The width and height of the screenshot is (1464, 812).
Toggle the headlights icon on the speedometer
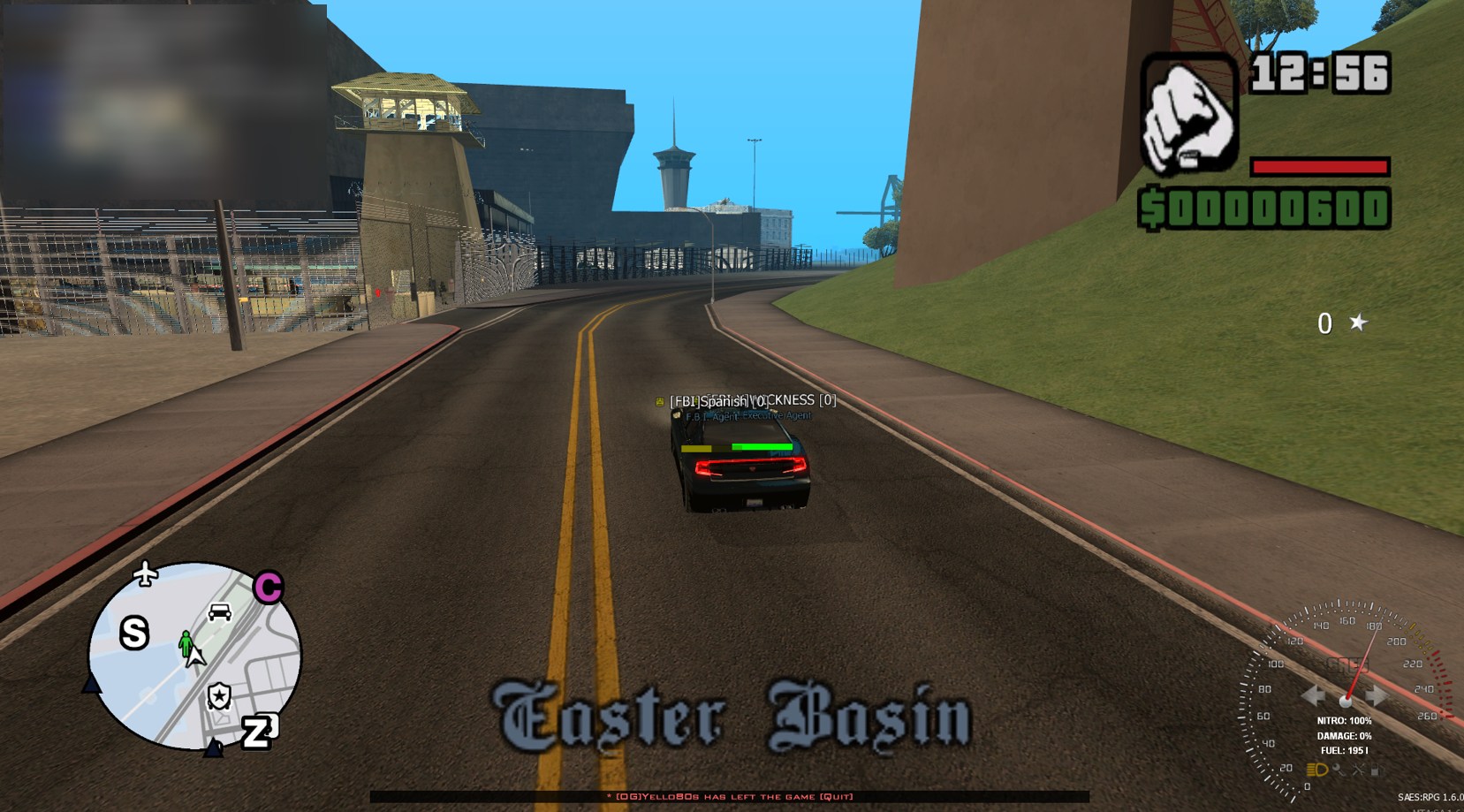click(1316, 770)
